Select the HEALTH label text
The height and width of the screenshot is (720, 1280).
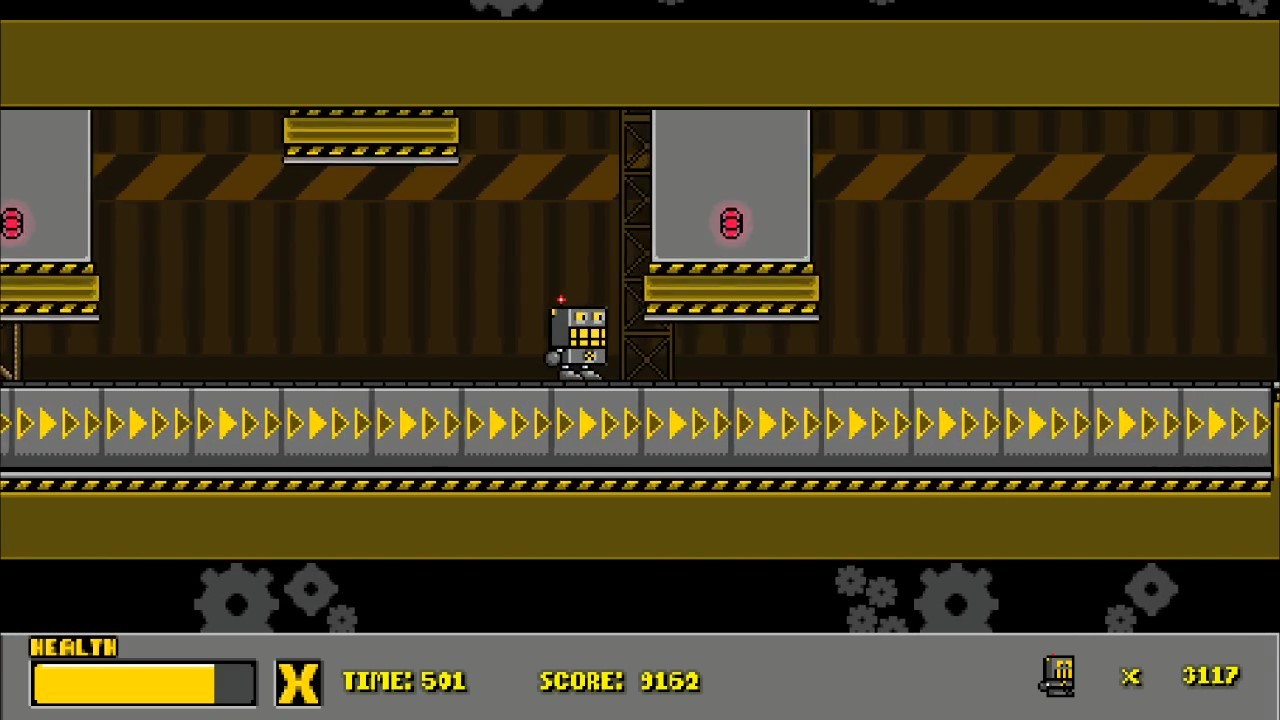[x=74, y=648]
